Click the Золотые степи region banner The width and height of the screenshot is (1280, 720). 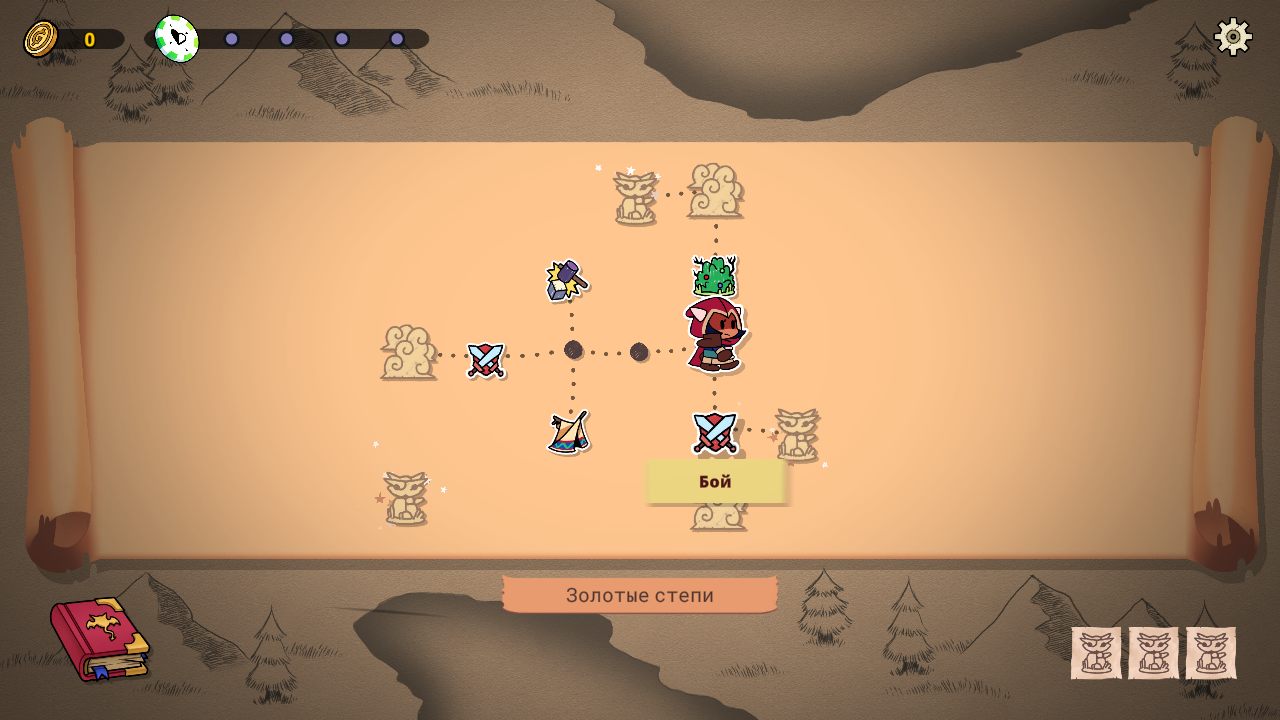640,595
